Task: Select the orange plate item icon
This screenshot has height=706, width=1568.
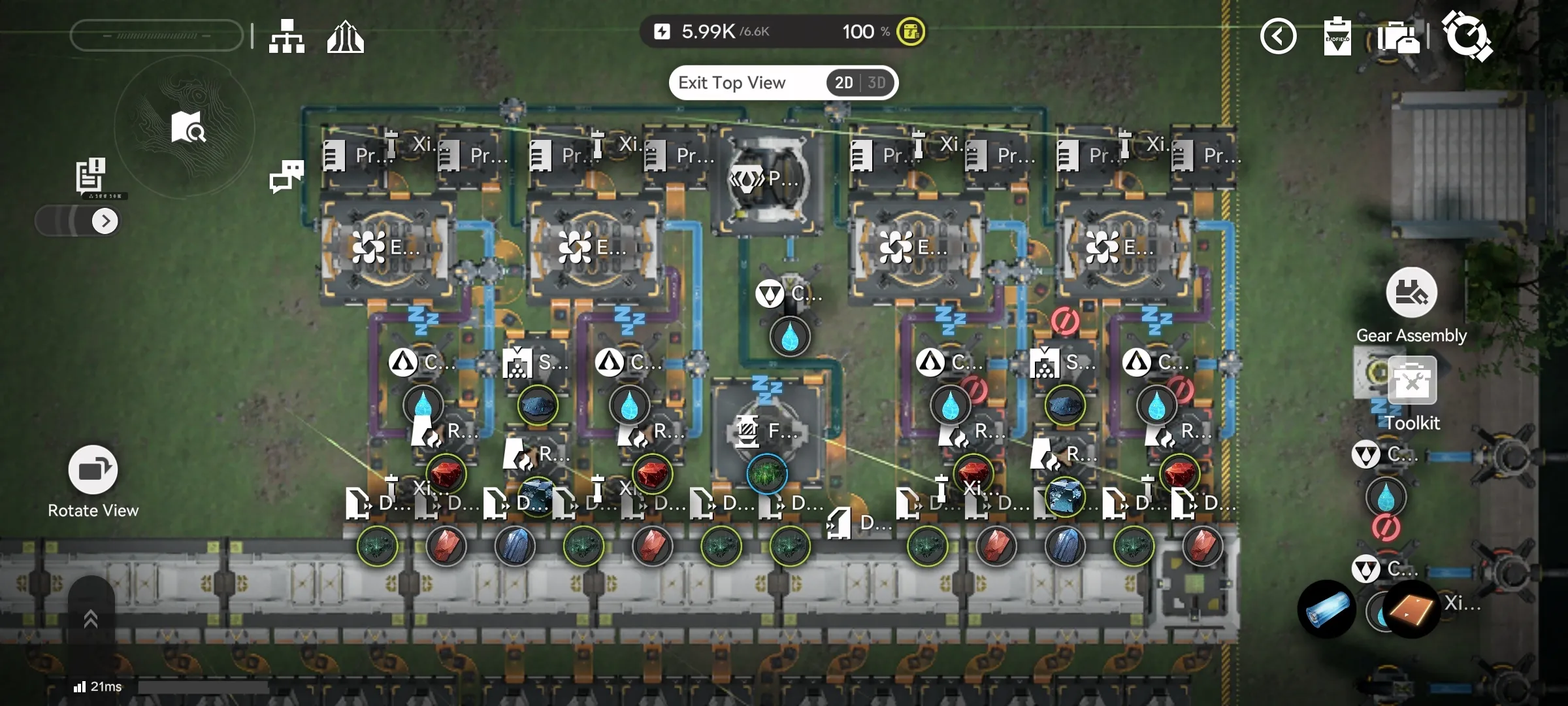Action: click(x=1411, y=609)
